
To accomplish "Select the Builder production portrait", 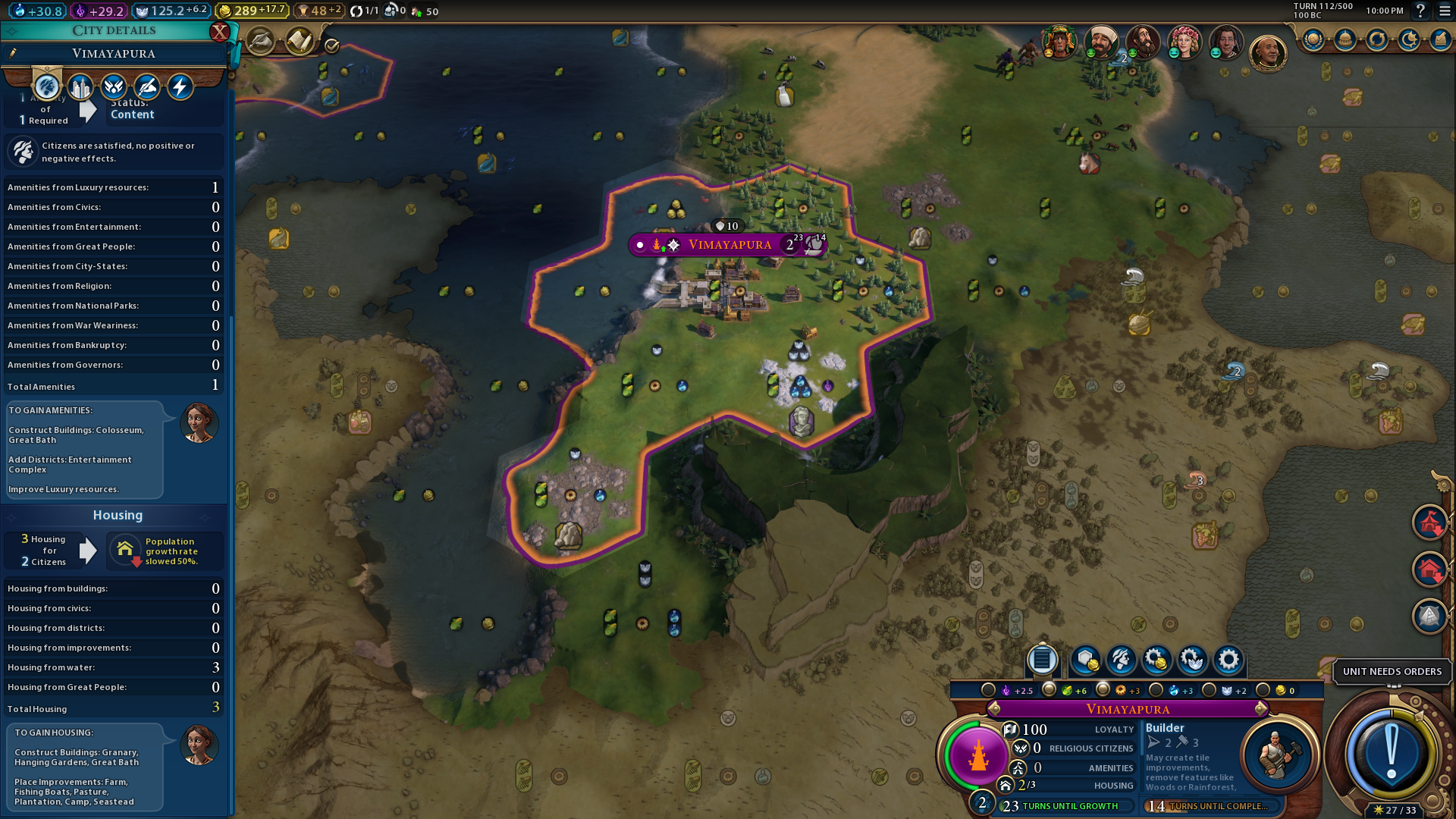I will pos(1276,755).
